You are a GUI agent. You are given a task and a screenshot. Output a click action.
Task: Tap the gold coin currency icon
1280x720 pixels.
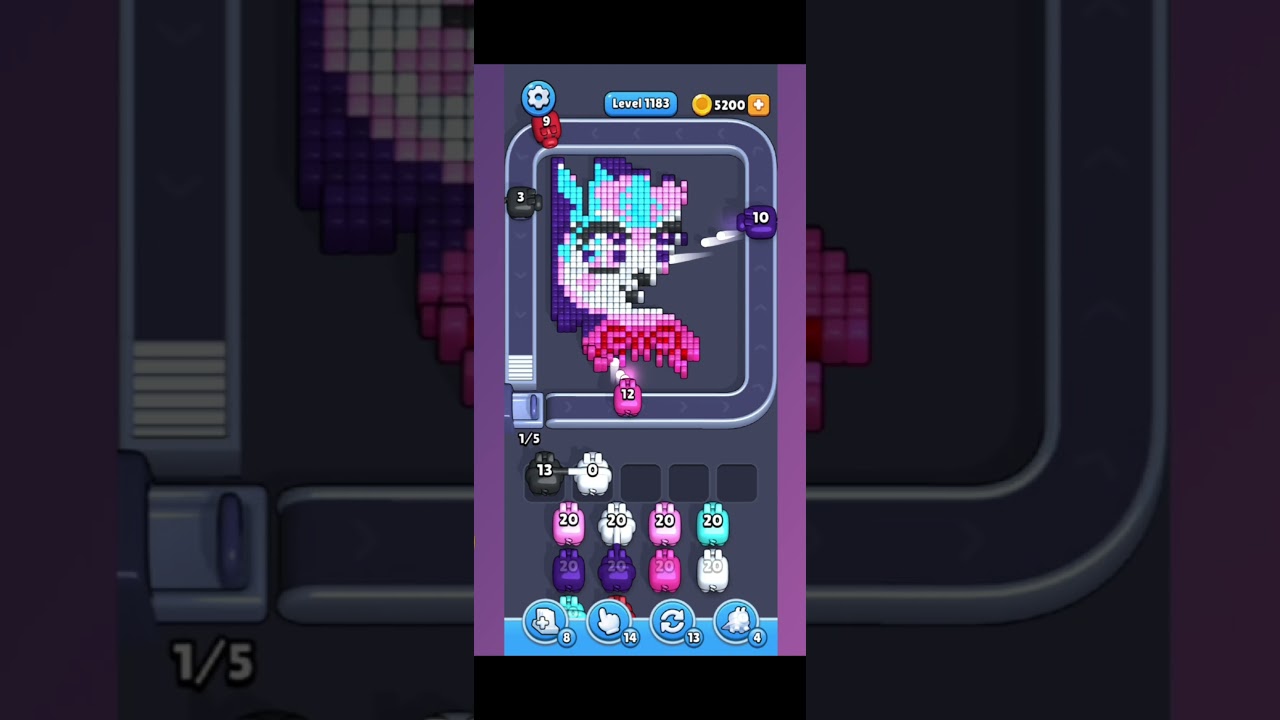coord(705,104)
